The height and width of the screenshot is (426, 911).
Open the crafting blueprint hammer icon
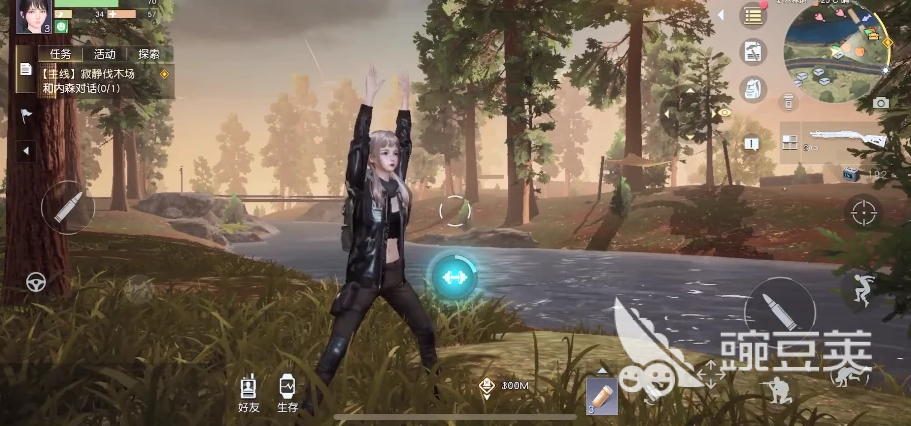point(752,51)
